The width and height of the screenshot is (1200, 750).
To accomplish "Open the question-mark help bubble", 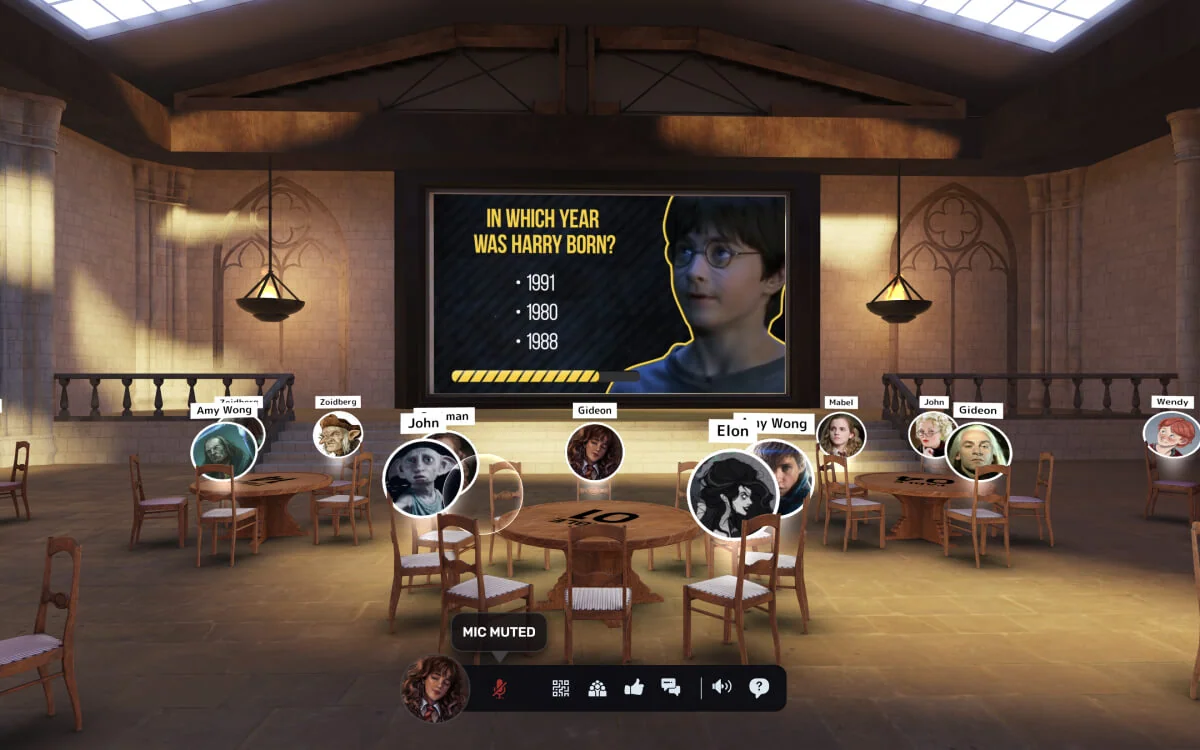I will pos(759,688).
